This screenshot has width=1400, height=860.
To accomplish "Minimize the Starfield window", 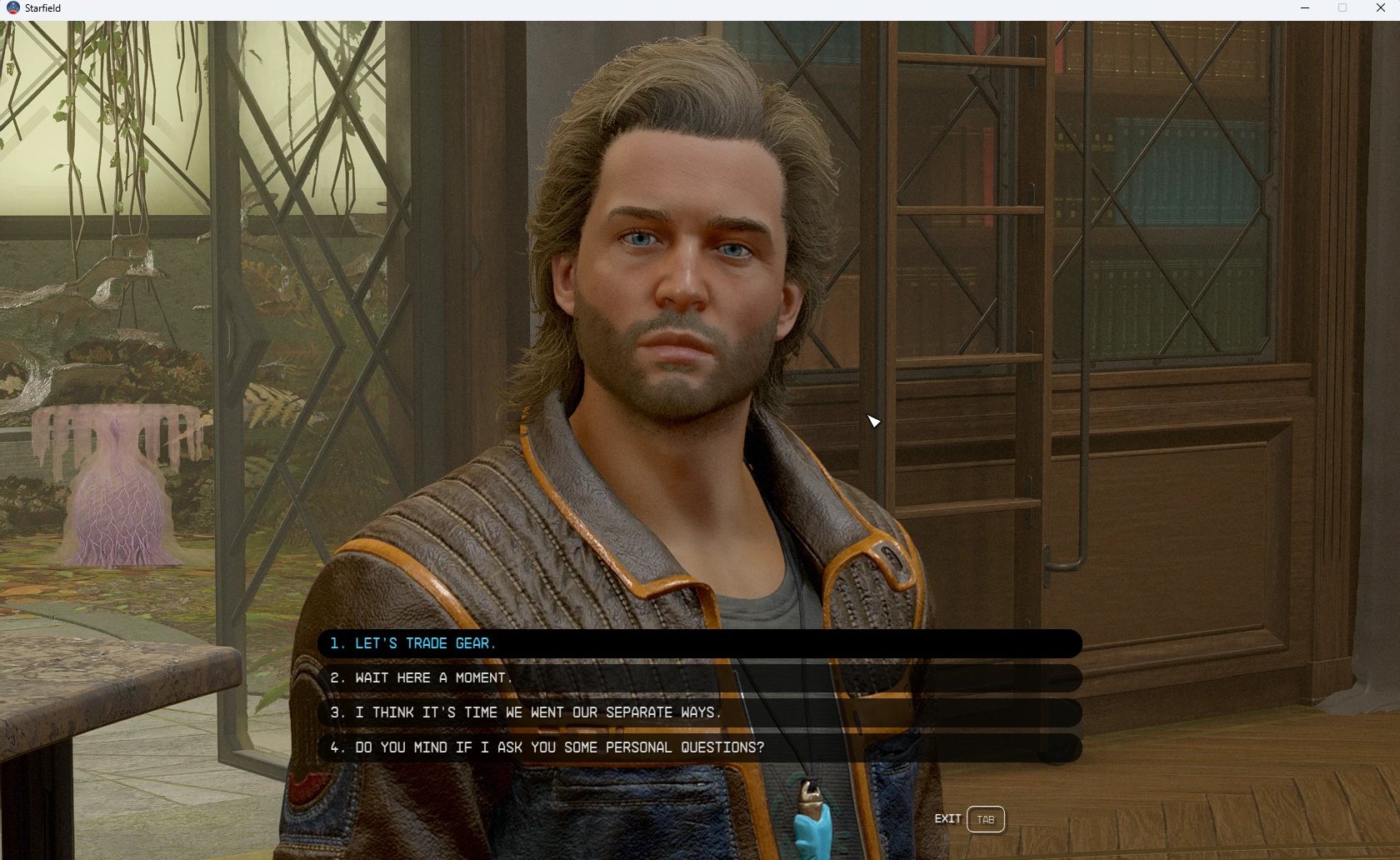I will pos(1305,8).
